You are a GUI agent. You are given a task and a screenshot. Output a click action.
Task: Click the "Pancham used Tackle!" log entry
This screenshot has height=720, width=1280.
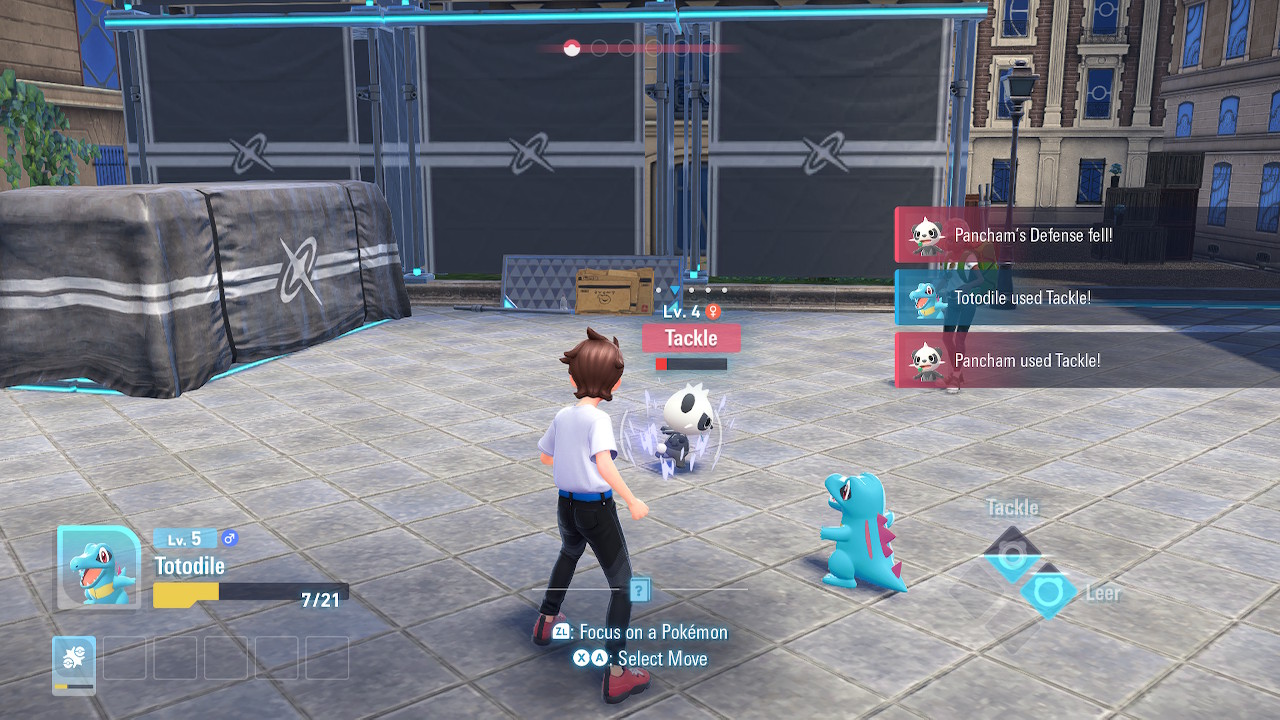(1027, 360)
